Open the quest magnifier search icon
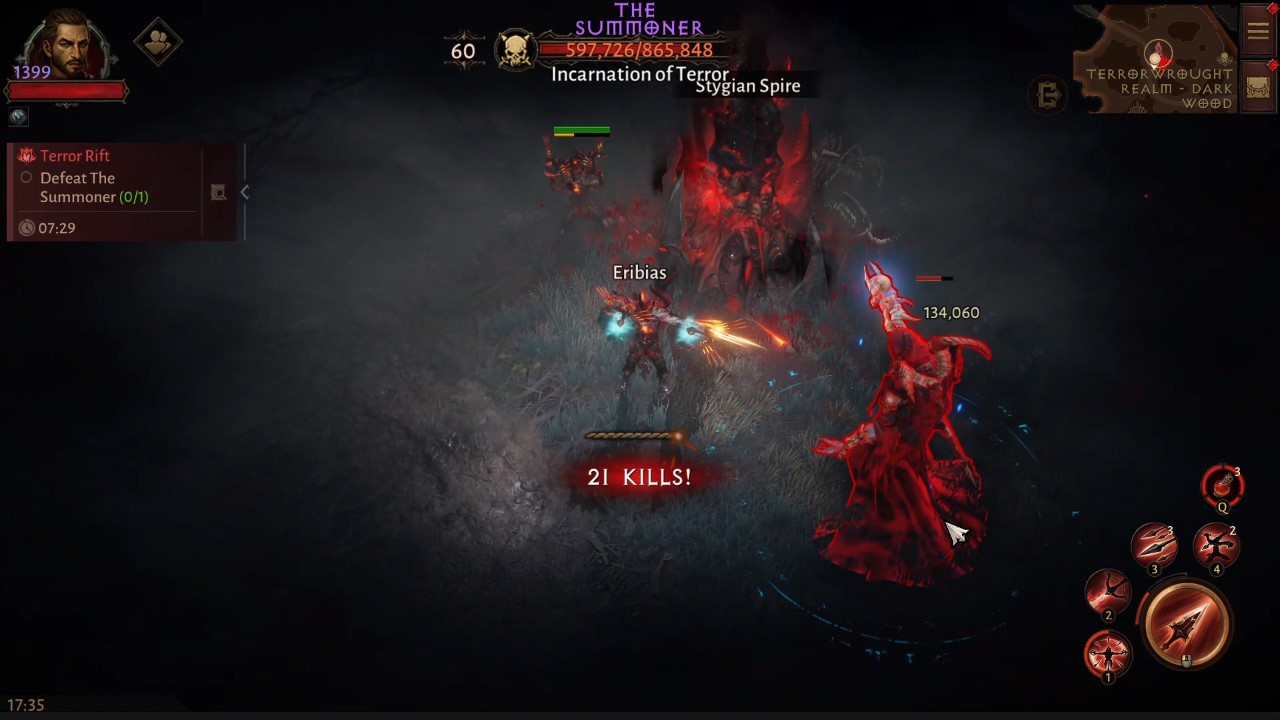Screen dimensions: 1280x720 219,192
